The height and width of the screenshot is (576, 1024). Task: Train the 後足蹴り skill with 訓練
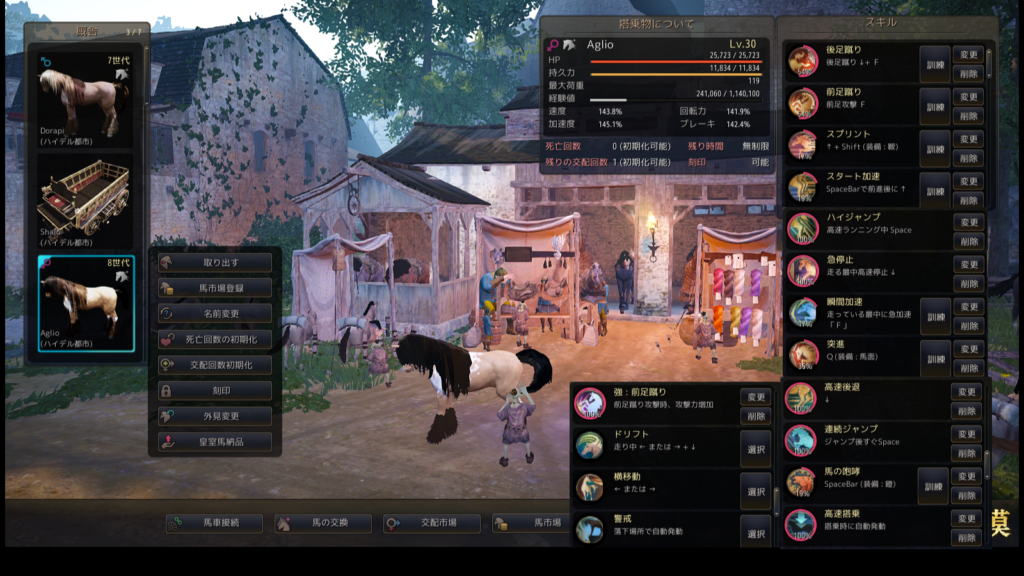[x=934, y=63]
